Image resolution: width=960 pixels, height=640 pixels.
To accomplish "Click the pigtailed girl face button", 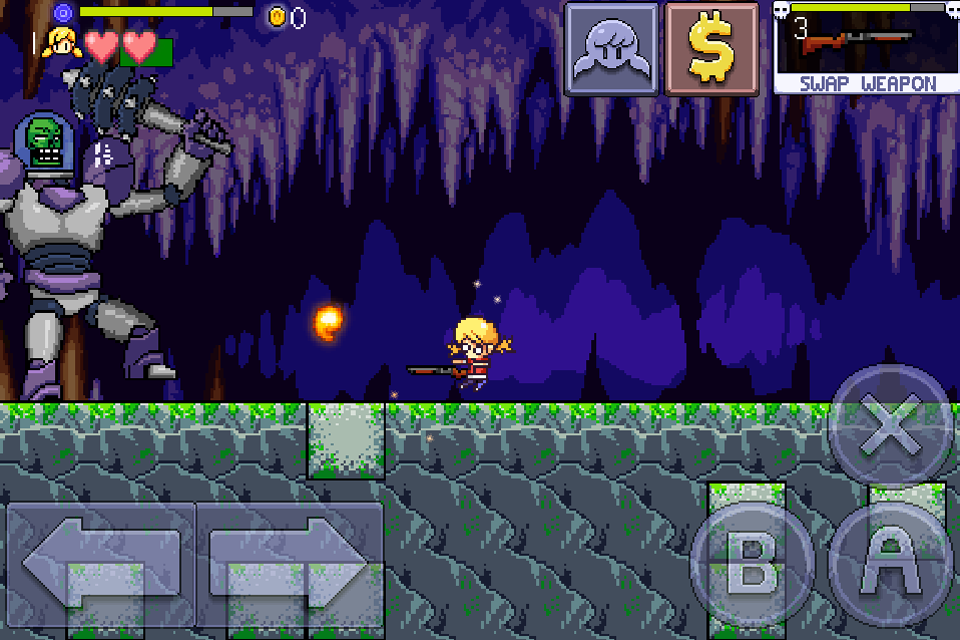I will (612, 48).
